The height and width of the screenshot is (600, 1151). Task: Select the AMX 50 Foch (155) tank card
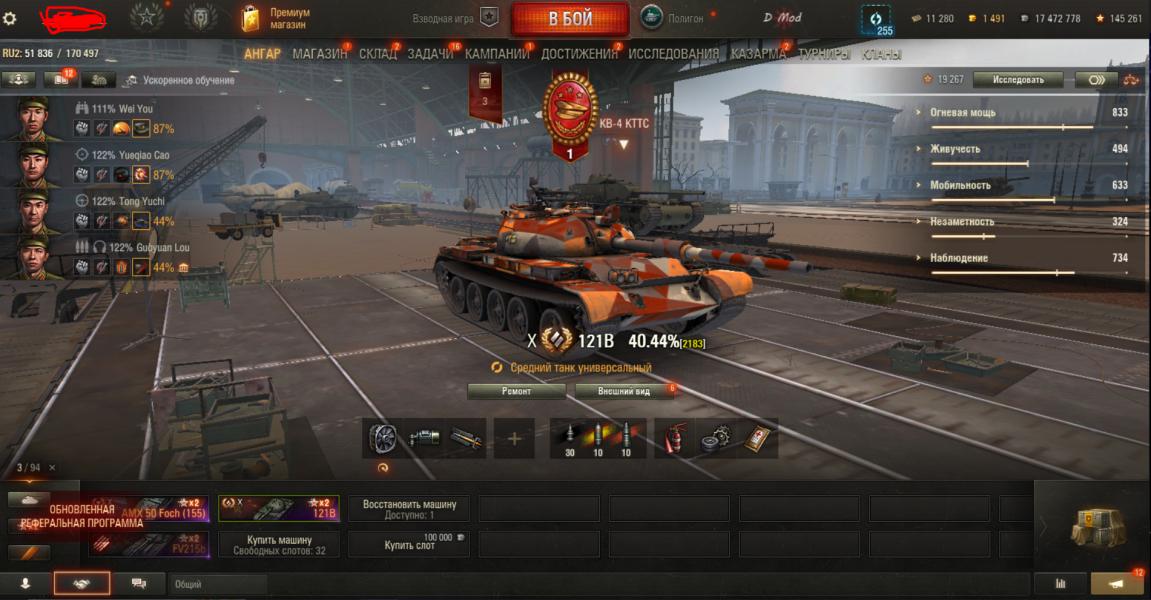(148, 509)
